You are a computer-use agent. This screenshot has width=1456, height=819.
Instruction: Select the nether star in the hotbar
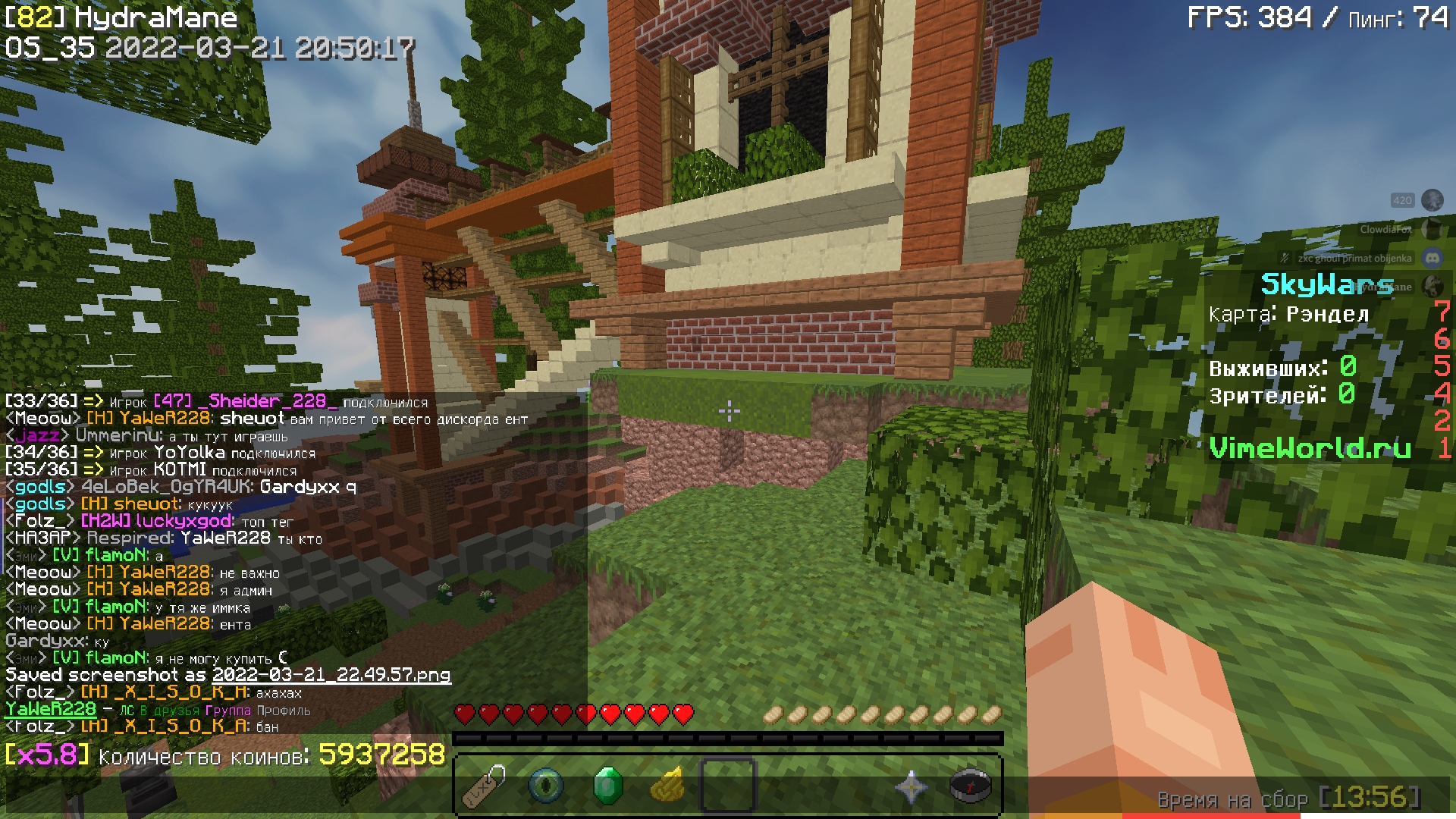point(910,786)
